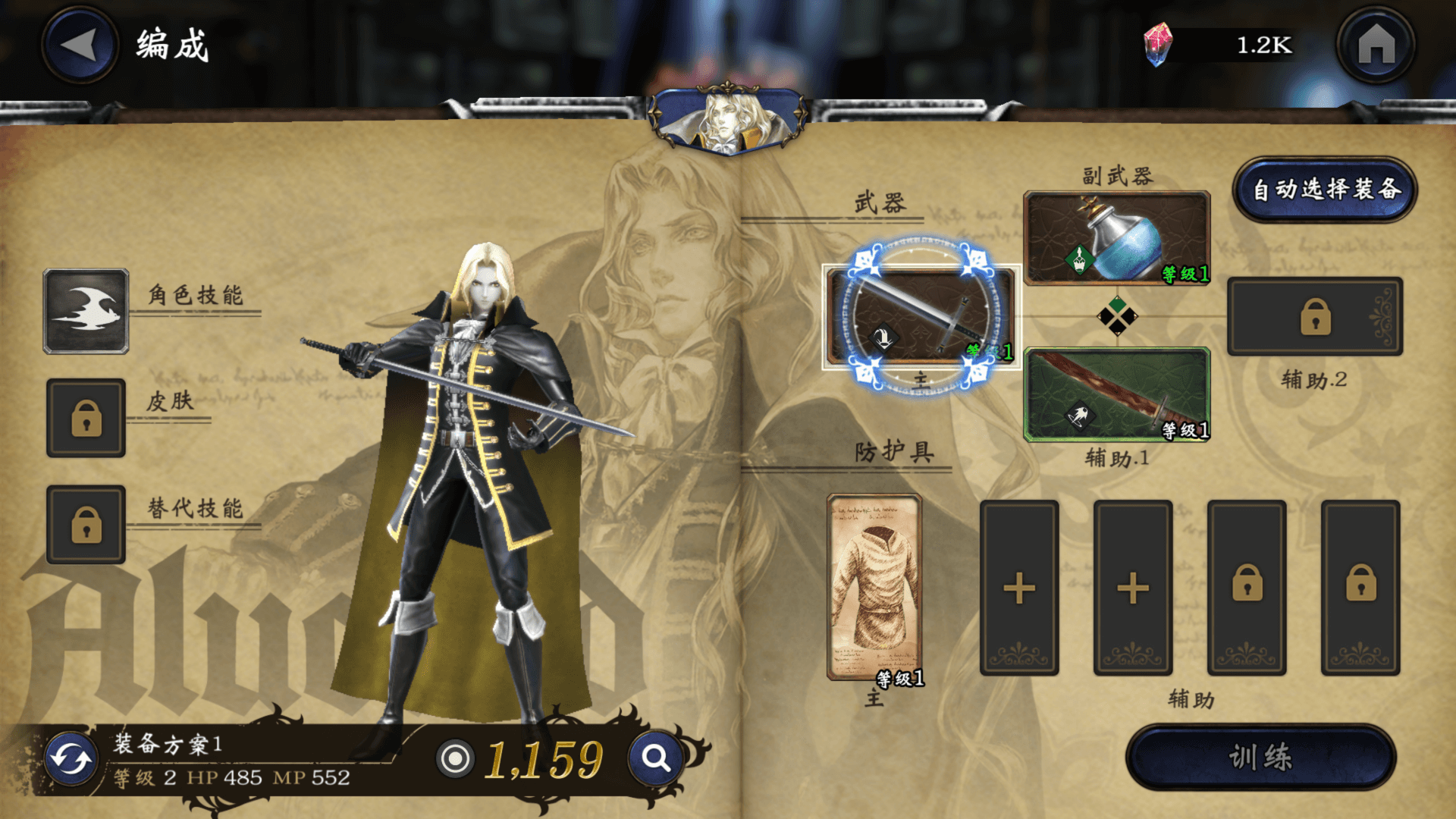
Task: Select the blue potion sub-weapon slot
Action: 1116,238
